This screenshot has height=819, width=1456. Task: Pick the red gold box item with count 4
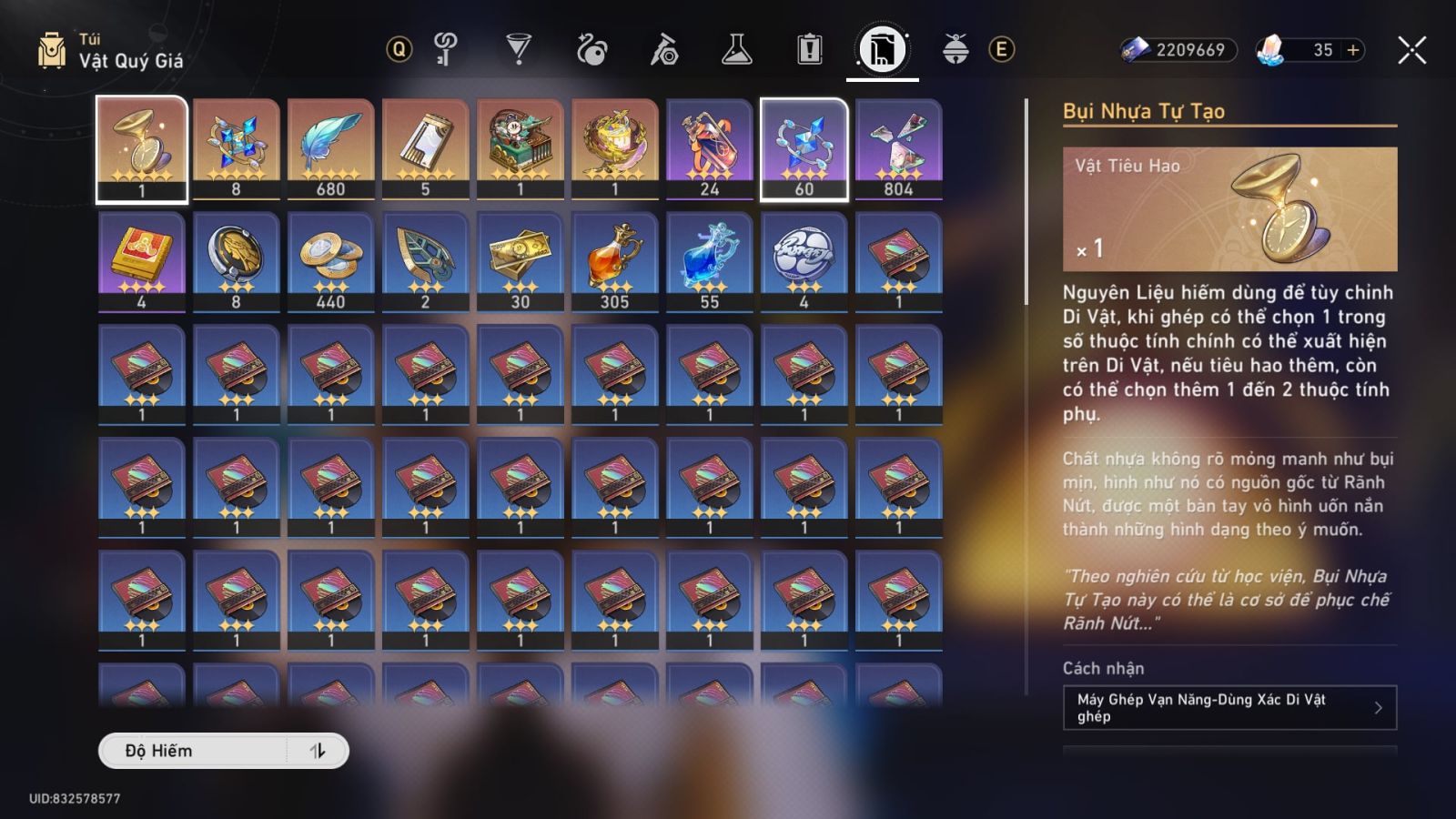(x=142, y=261)
